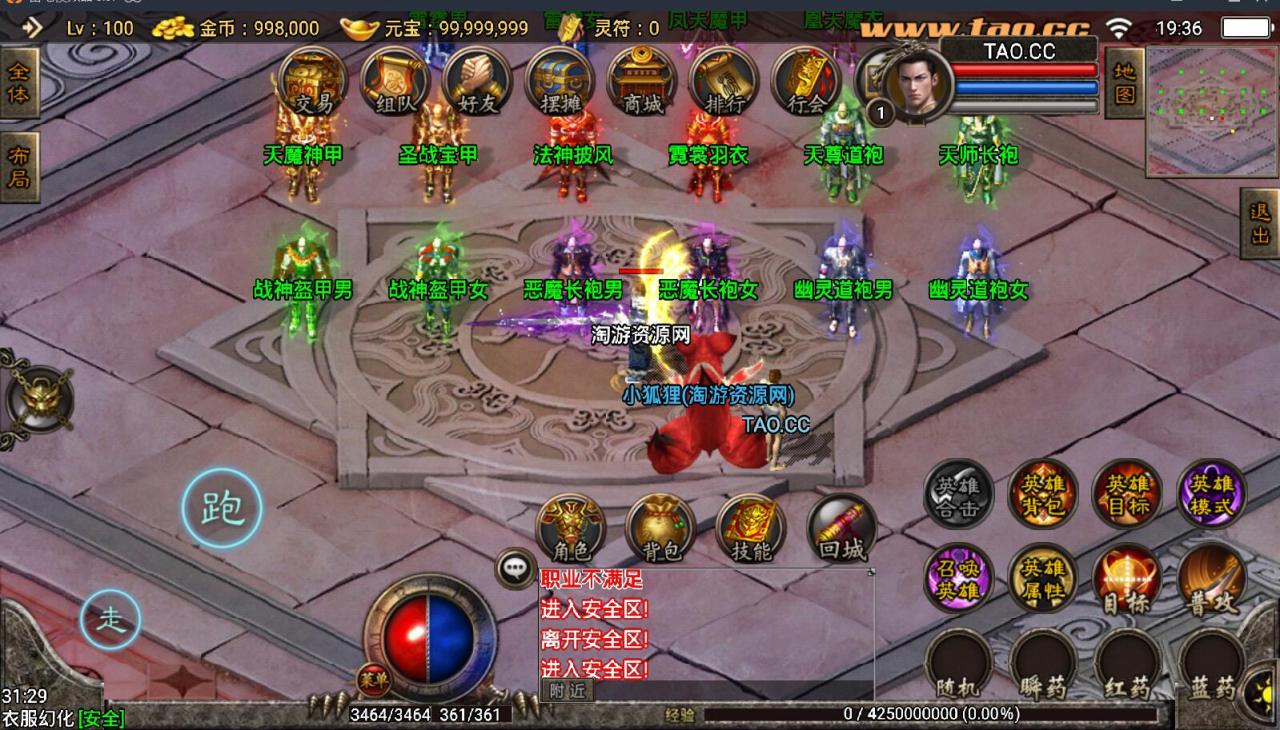Click the 角色 character button
This screenshot has height=730, width=1280.
coord(571,527)
